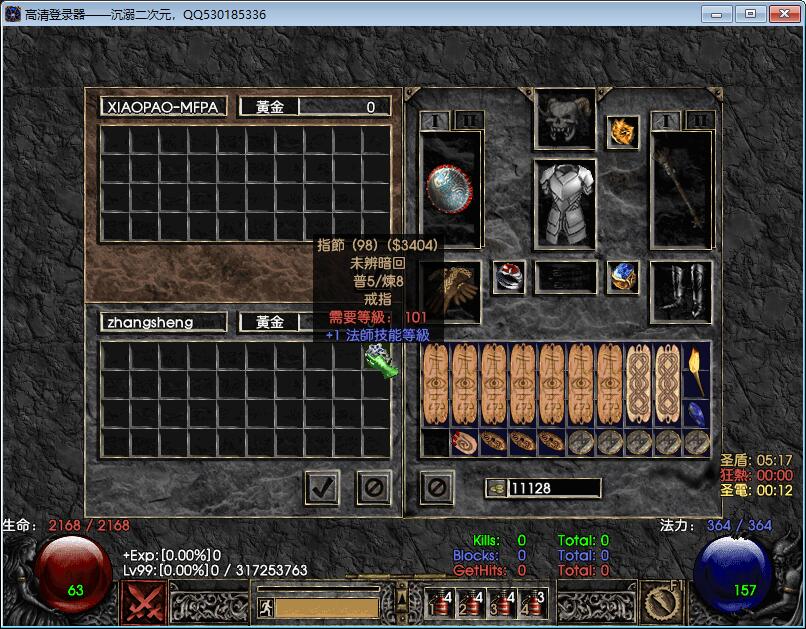Select the blue-gem ring slot
This screenshot has width=806, height=629.
coord(623,277)
